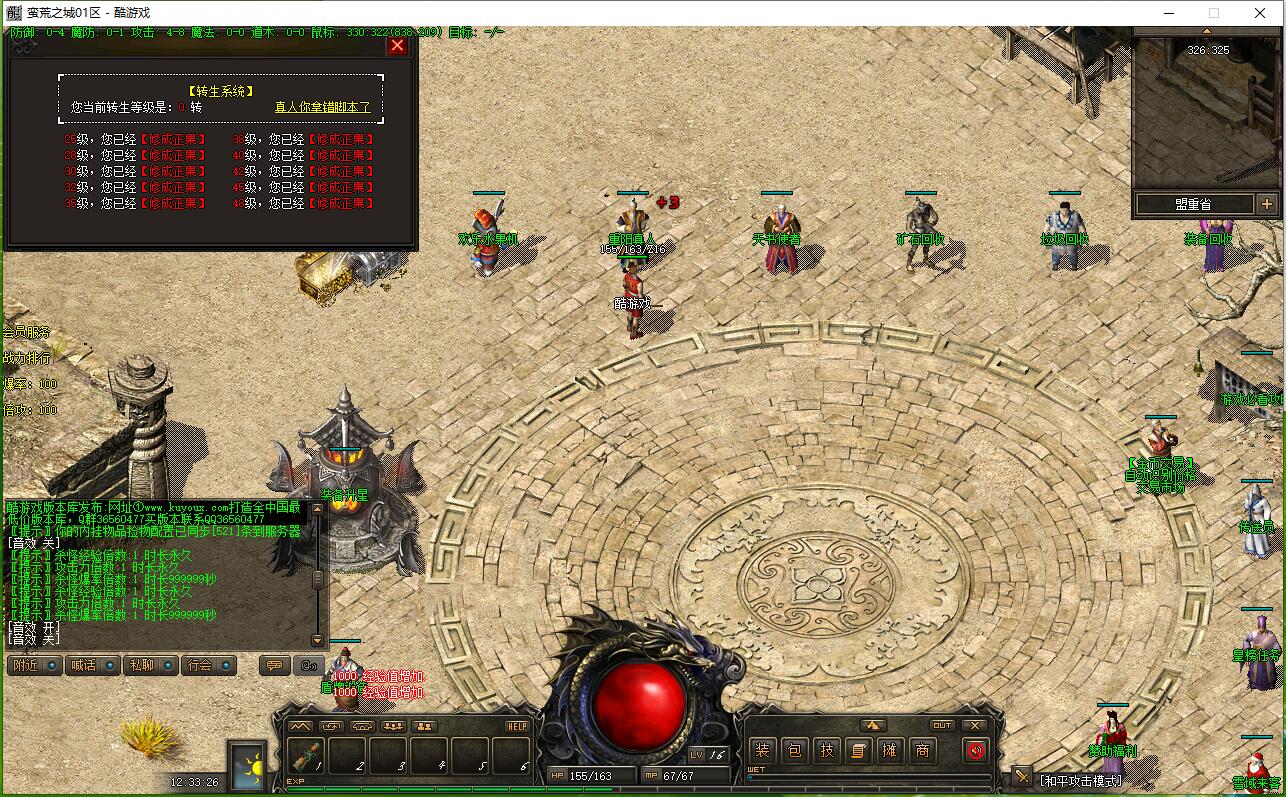Close the 转生系统 rebirth dialog
The image size is (1286, 797).
(x=398, y=45)
